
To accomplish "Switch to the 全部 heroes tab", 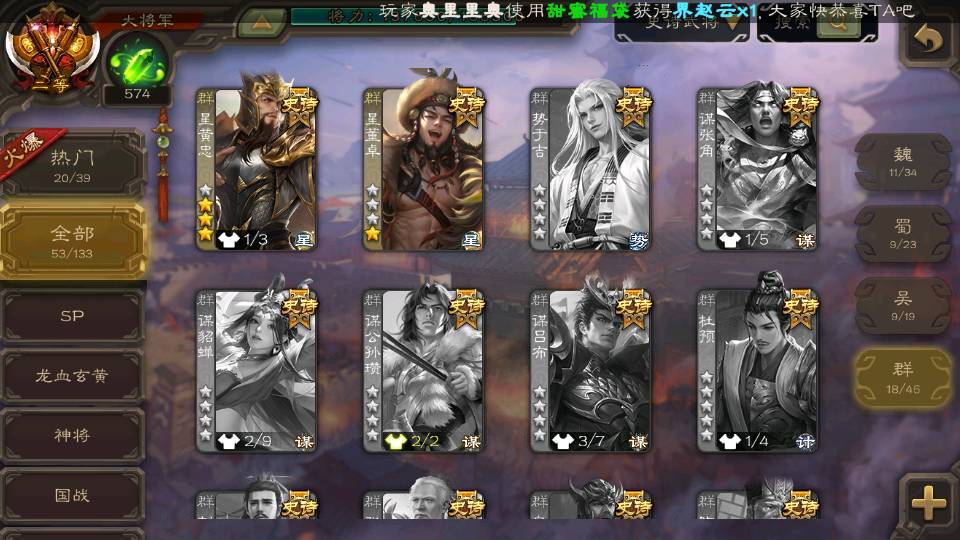I will [x=72, y=241].
